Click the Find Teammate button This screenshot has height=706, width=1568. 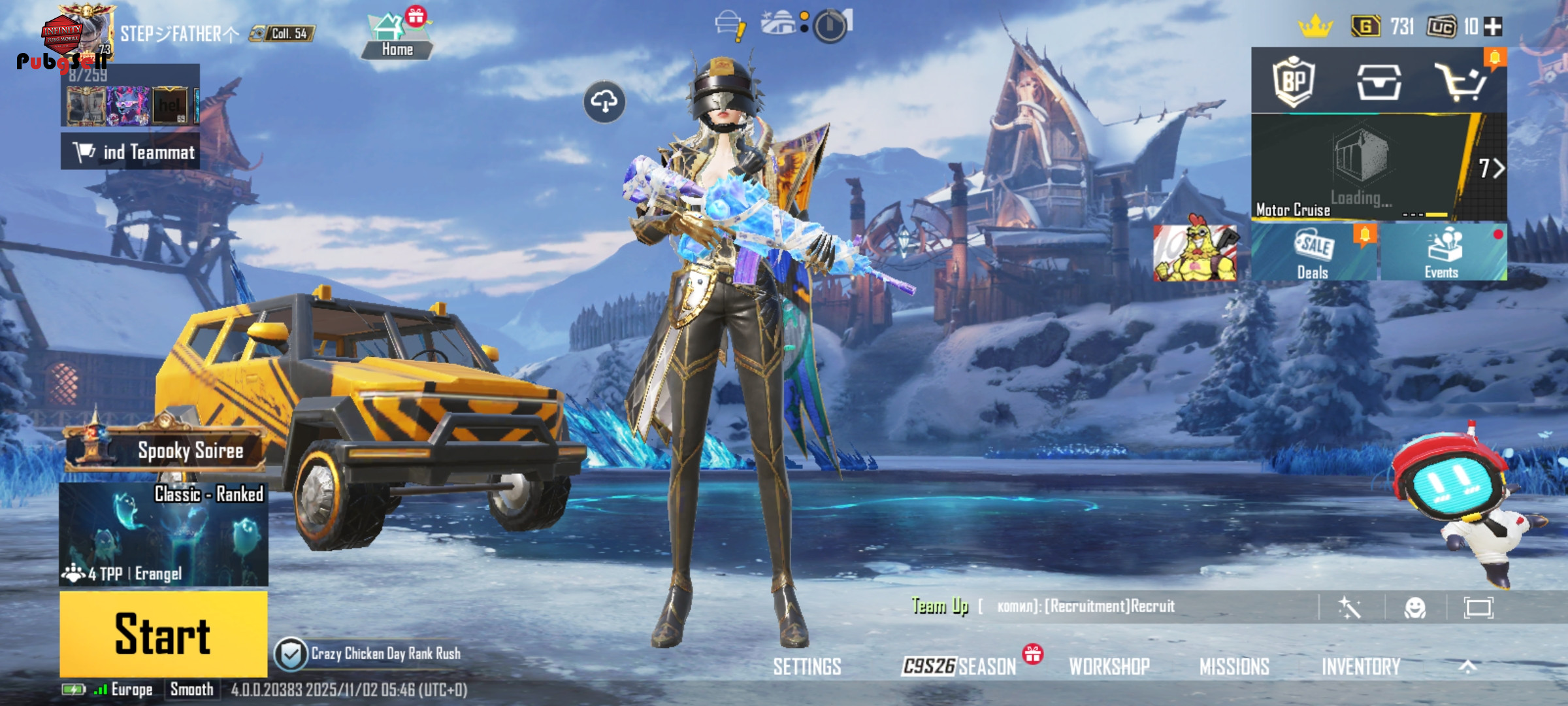(131, 152)
